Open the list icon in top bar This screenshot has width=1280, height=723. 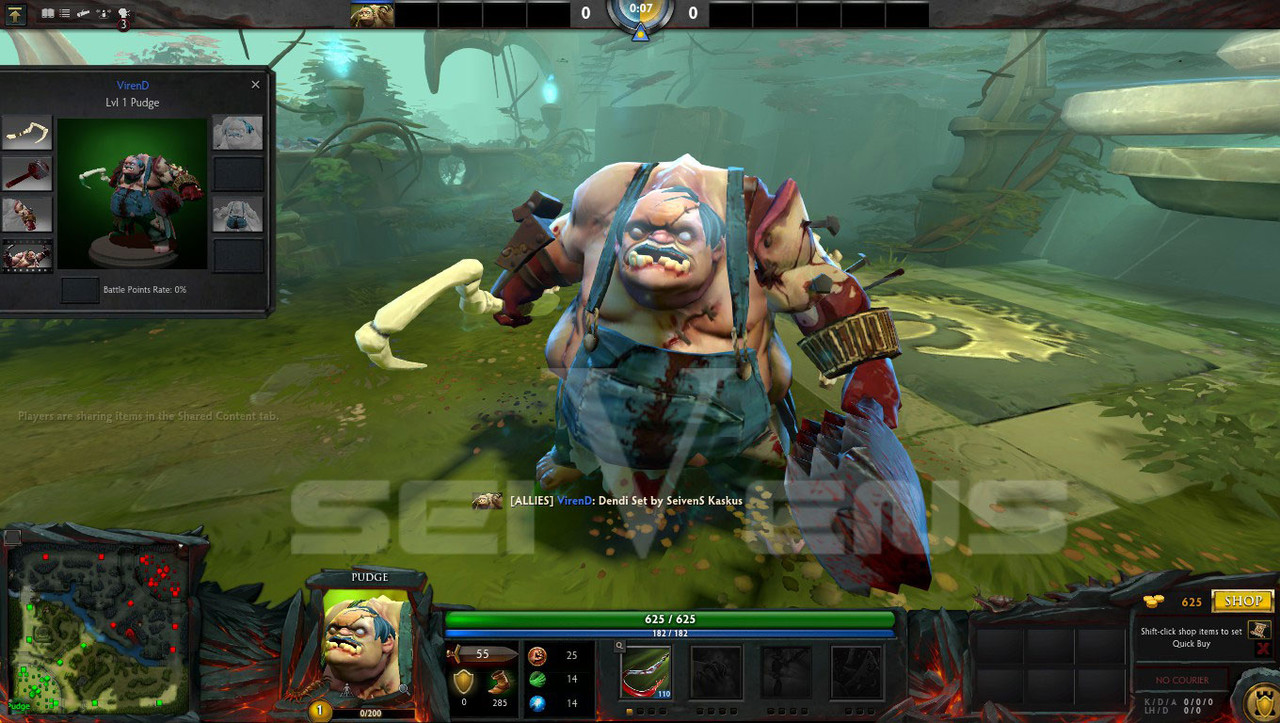coord(65,14)
